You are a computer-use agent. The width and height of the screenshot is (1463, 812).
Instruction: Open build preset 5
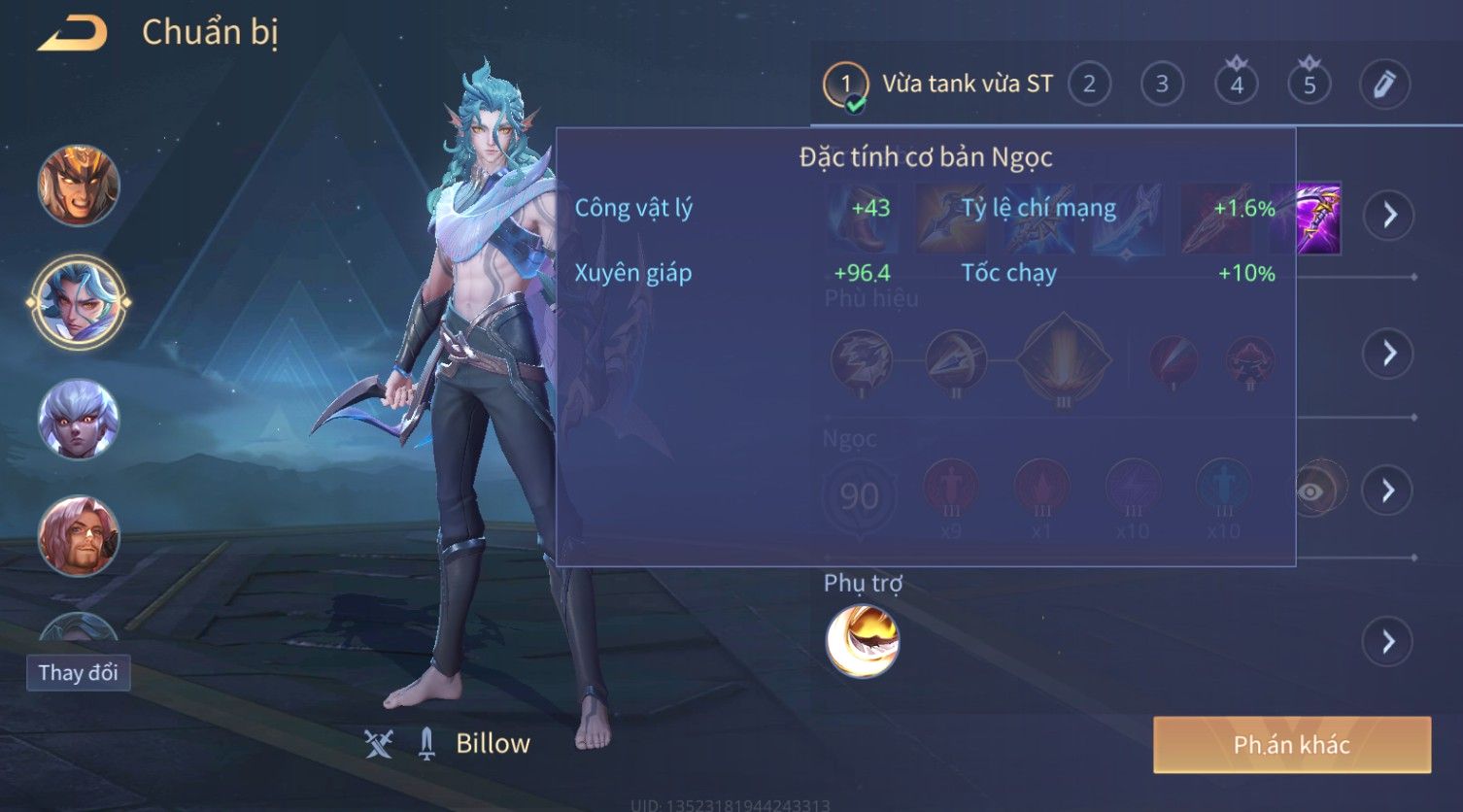click(x=1310, y=85)
